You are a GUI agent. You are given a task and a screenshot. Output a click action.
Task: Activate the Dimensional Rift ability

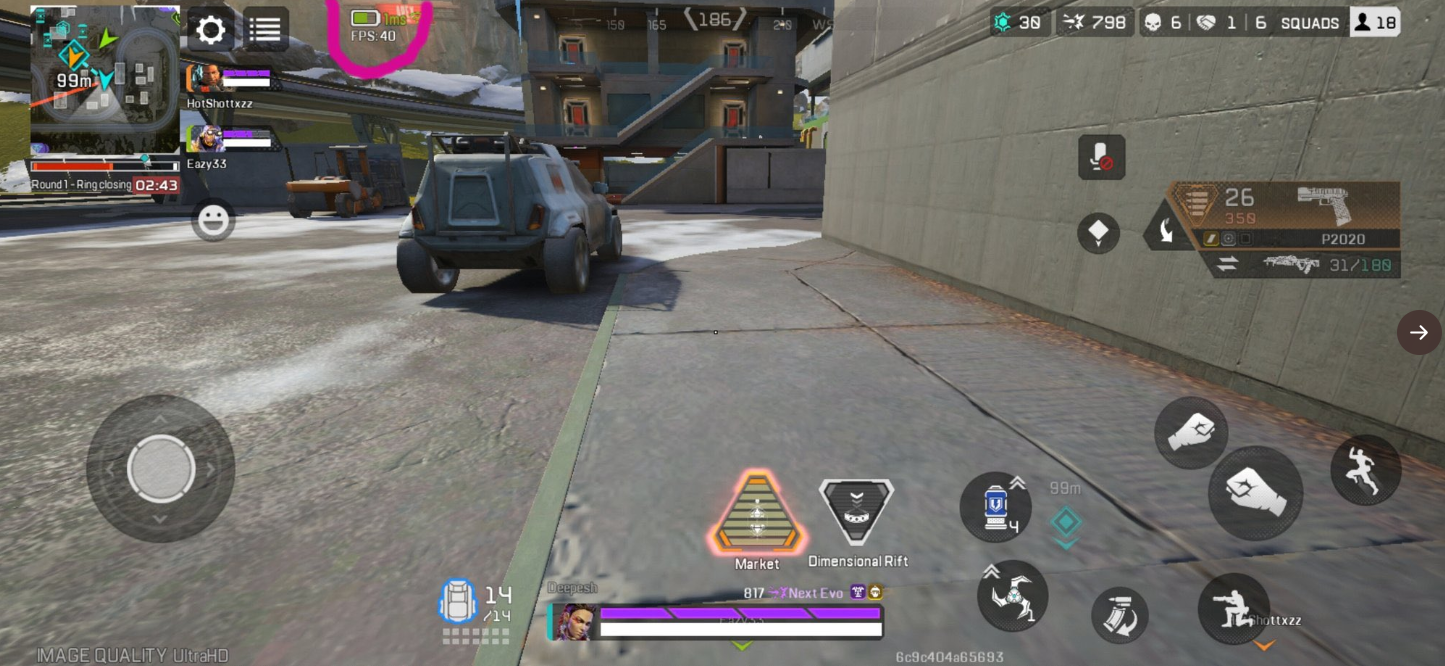(x=856, y=514)
